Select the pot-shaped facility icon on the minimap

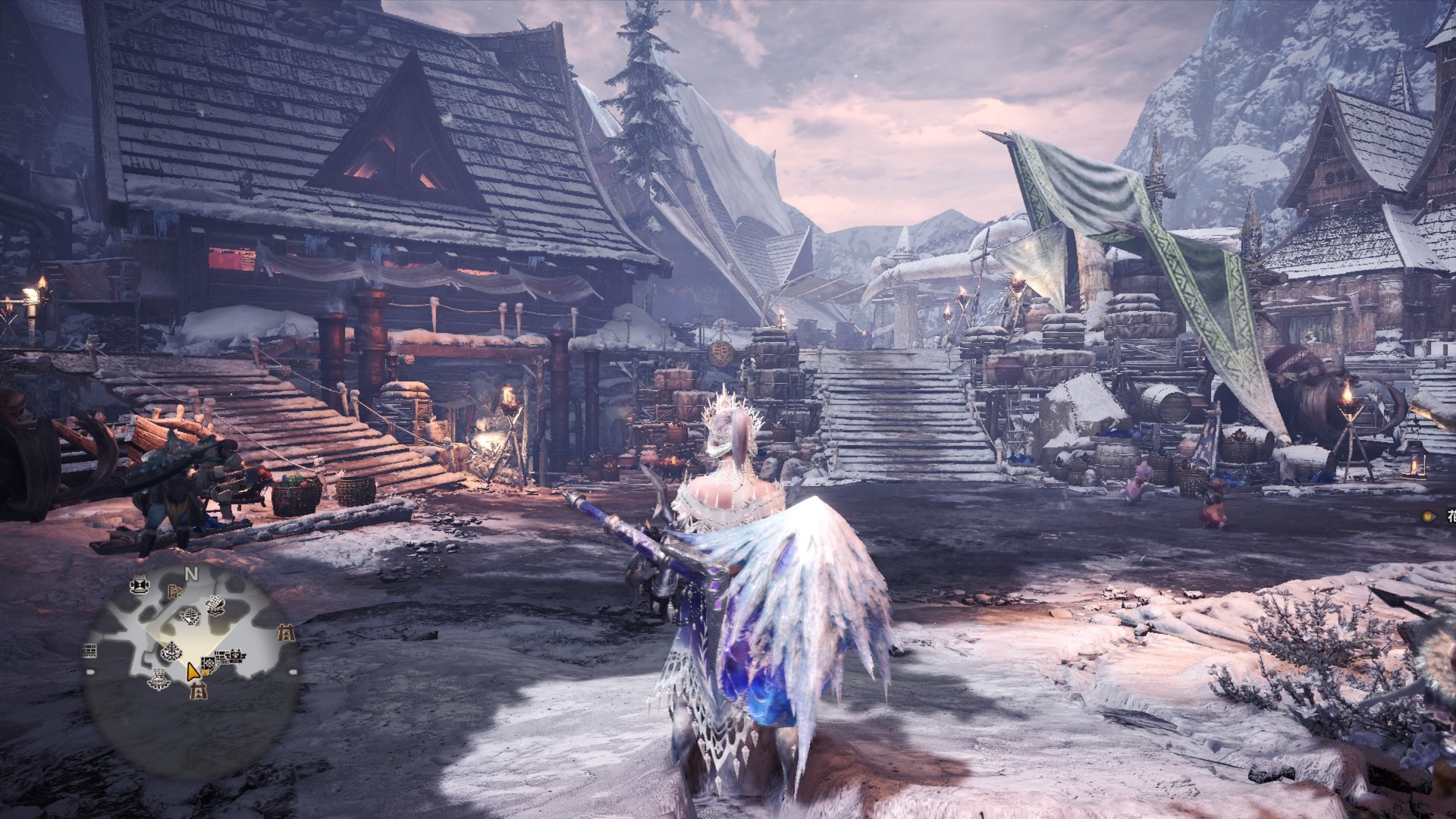click(x=160, y=680)
